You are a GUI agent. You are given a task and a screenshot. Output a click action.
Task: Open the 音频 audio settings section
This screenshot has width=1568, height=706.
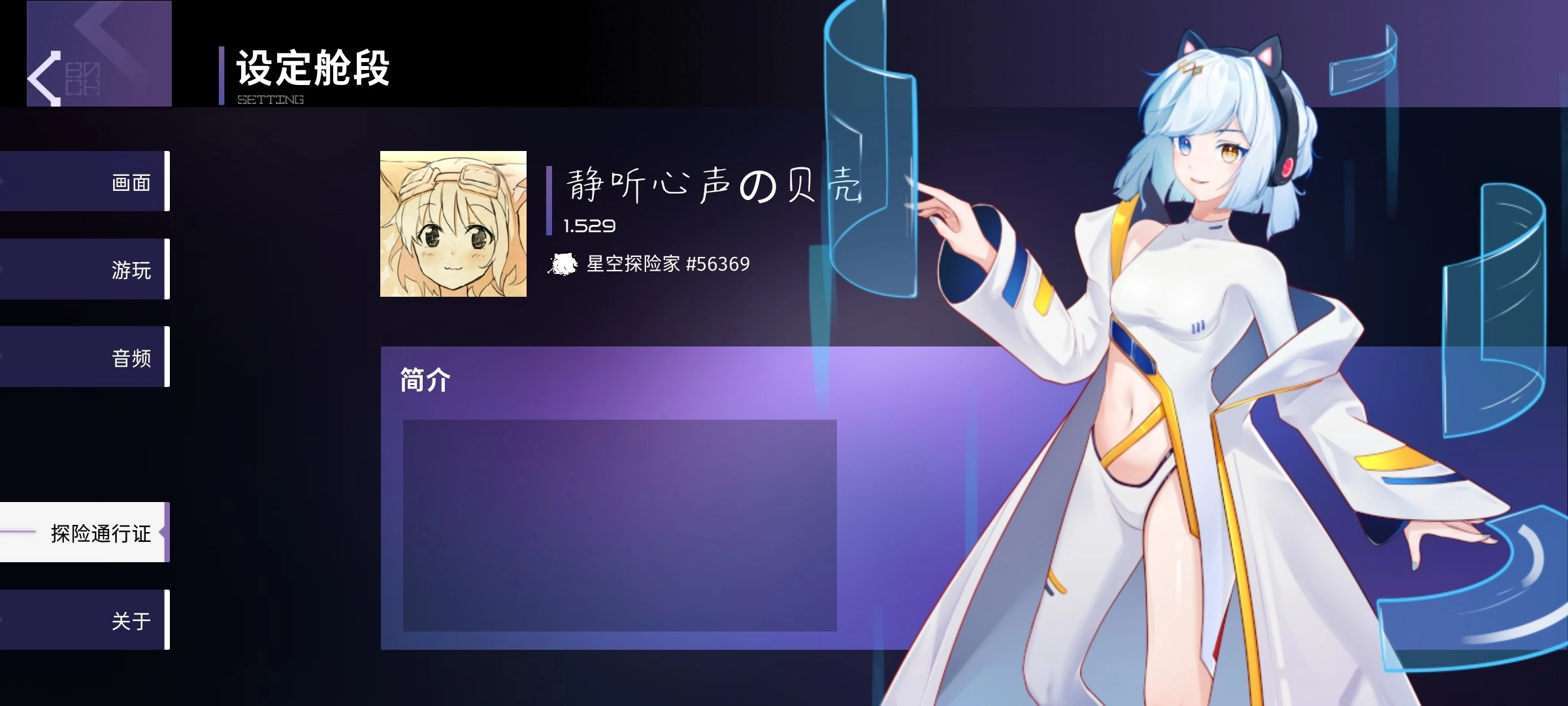coord(131,356)
